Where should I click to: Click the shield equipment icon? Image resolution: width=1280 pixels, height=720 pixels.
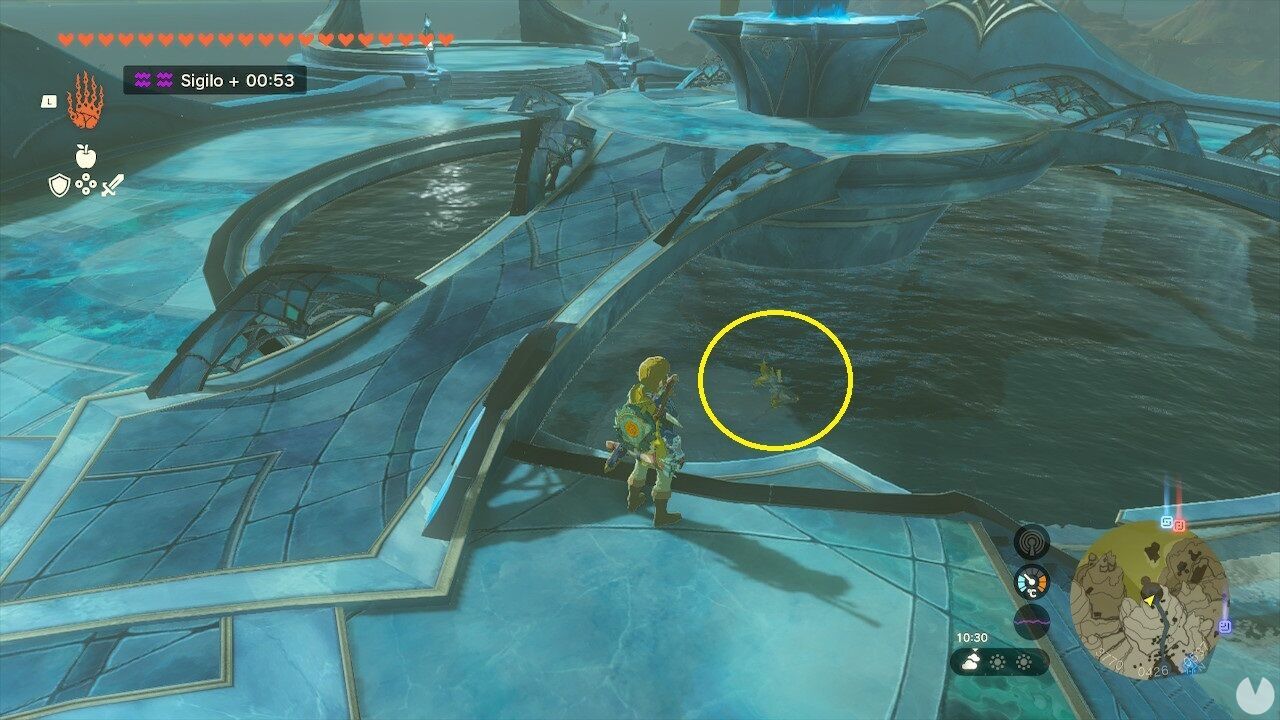click(59, 185)
